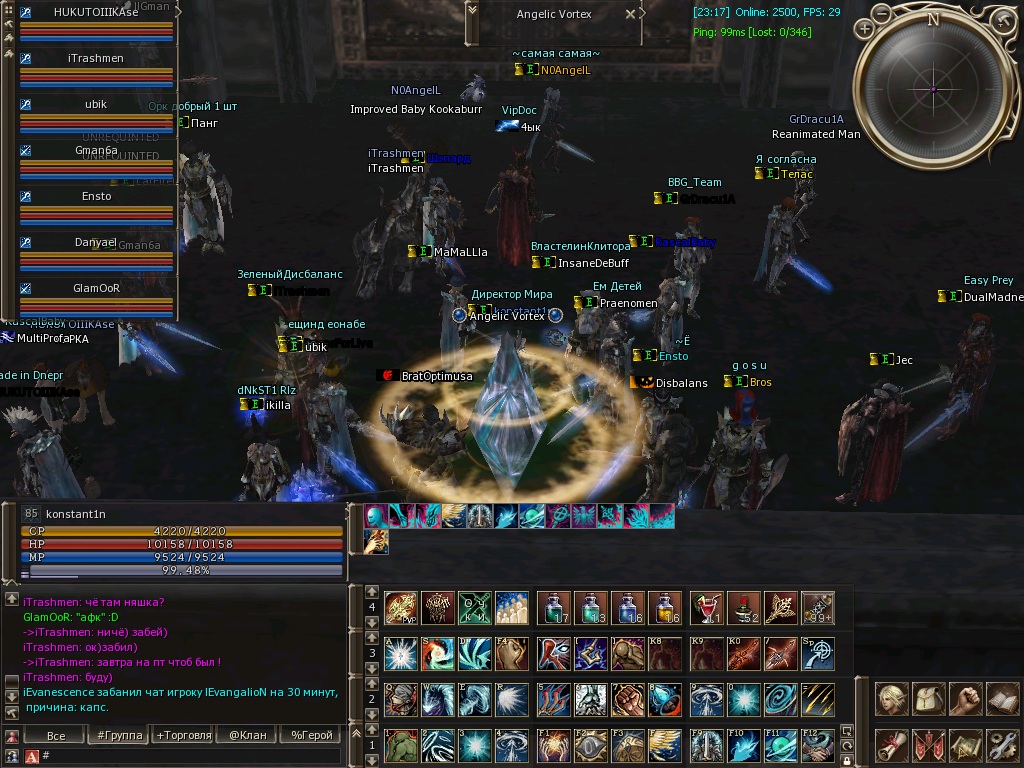Image resolution: width=1024 pixels, height=768 pixels.
Task: Open the %Герой chat tab
Action: point(311,735)
